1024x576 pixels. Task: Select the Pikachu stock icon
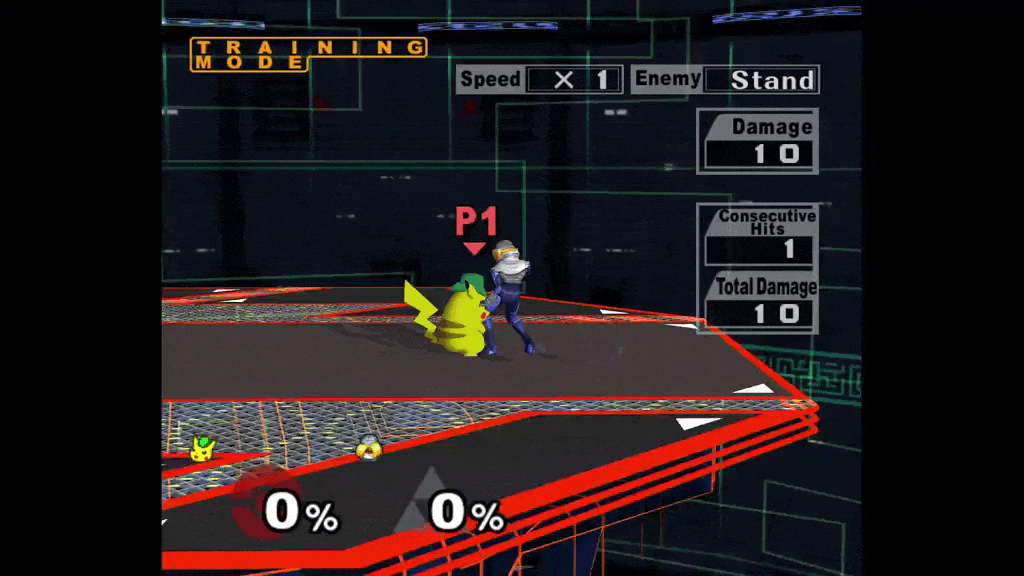203,448
